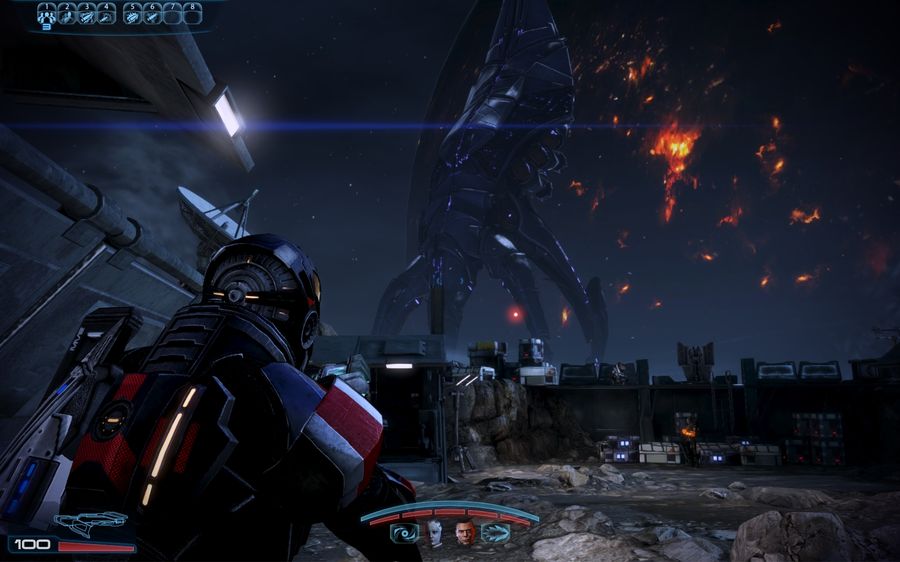Image resolution: width=900 pixels, height=562 pixels.
Task: Click the equipped weapon outline icon
Action: click(90, 521)
